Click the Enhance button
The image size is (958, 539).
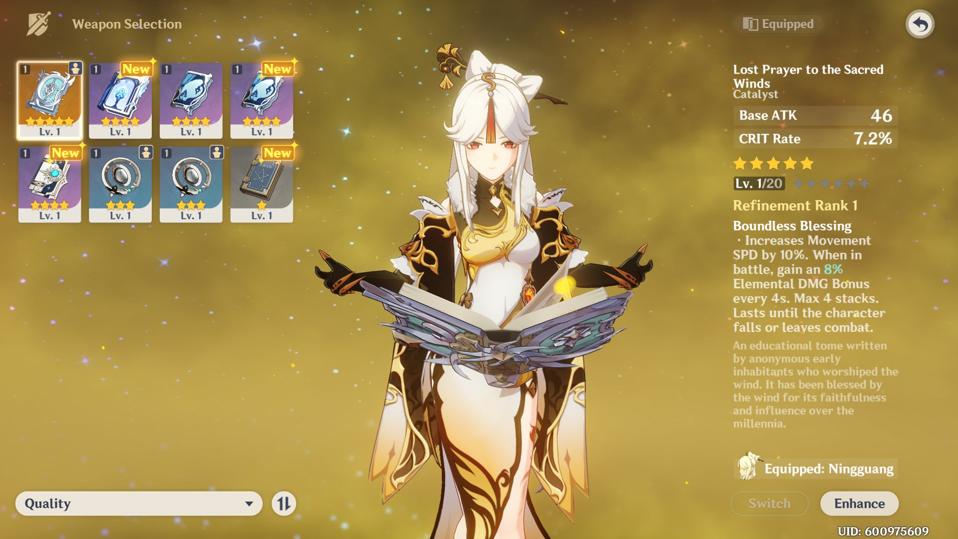pos(859,503)
